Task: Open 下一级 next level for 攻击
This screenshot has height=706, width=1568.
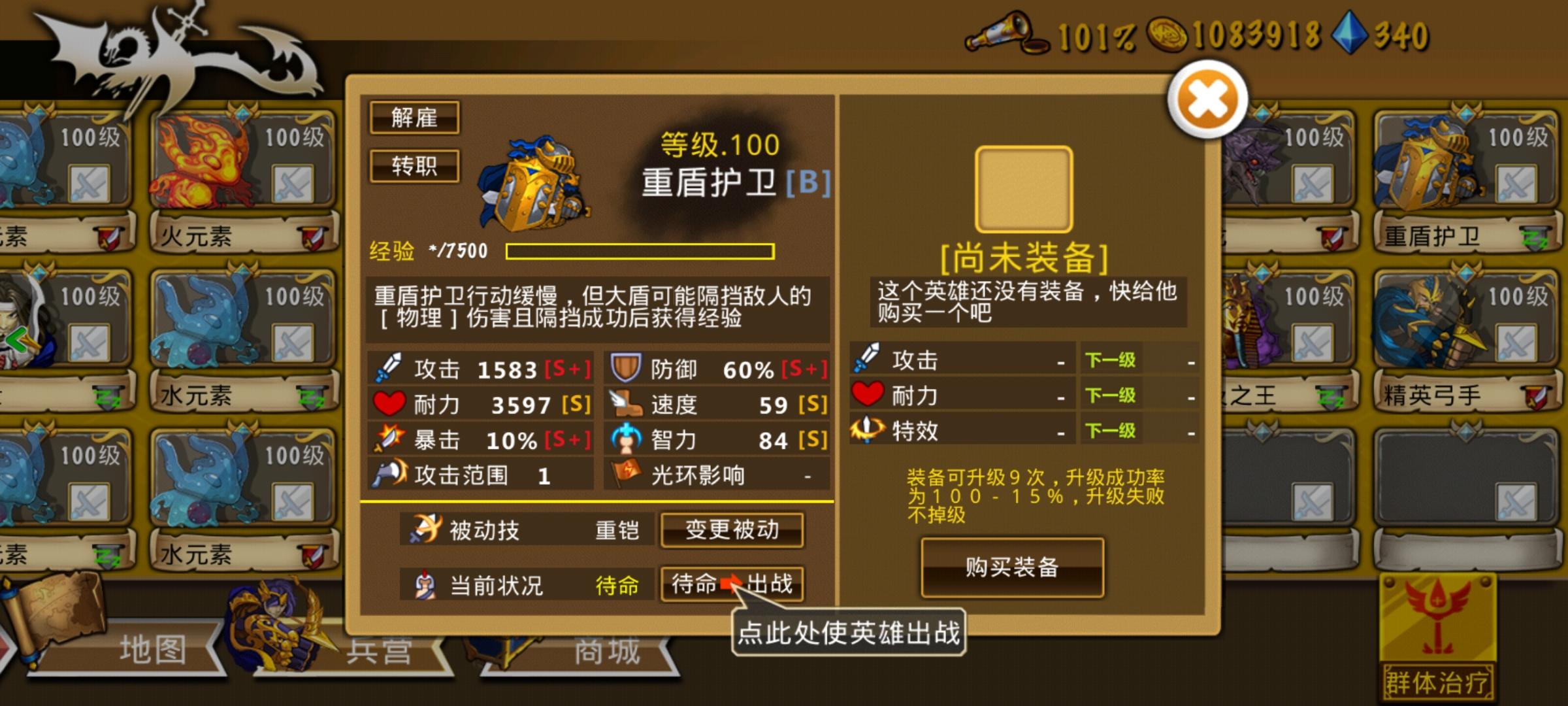Action: pyautogui.click(x=1111, y=360)
